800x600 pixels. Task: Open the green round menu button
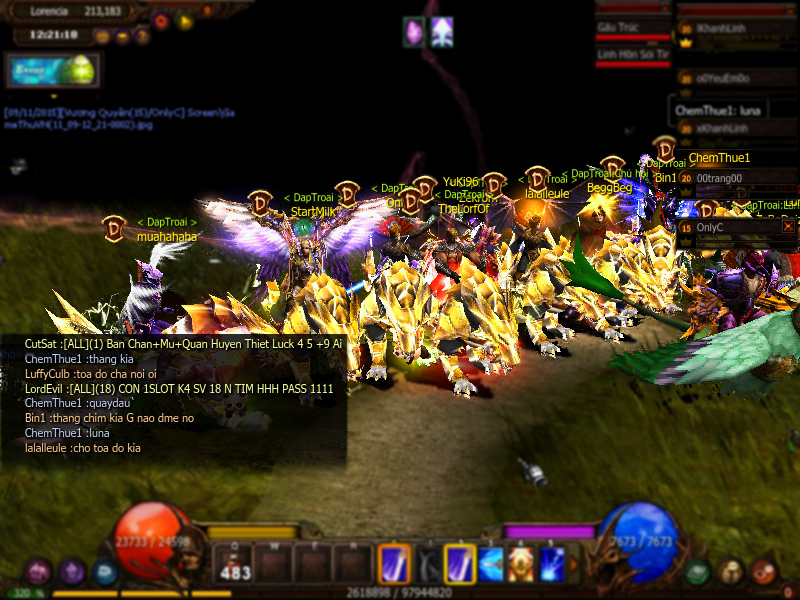click(x=697, y=572)
